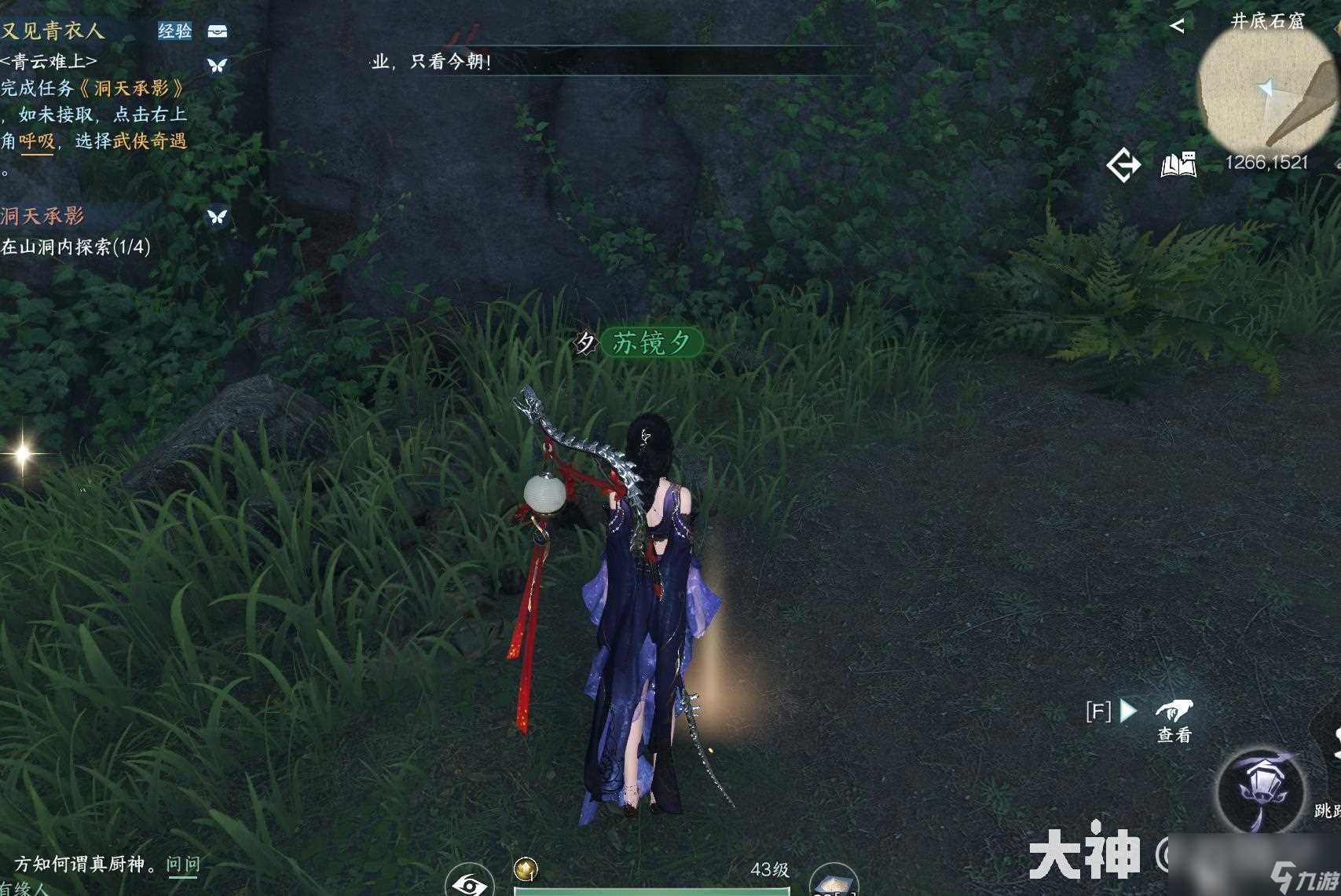Click the exit dungeon arrow icon near minimap
Image resolution: width=1341 pixels, height=896 pixels.
point(1125,164)
